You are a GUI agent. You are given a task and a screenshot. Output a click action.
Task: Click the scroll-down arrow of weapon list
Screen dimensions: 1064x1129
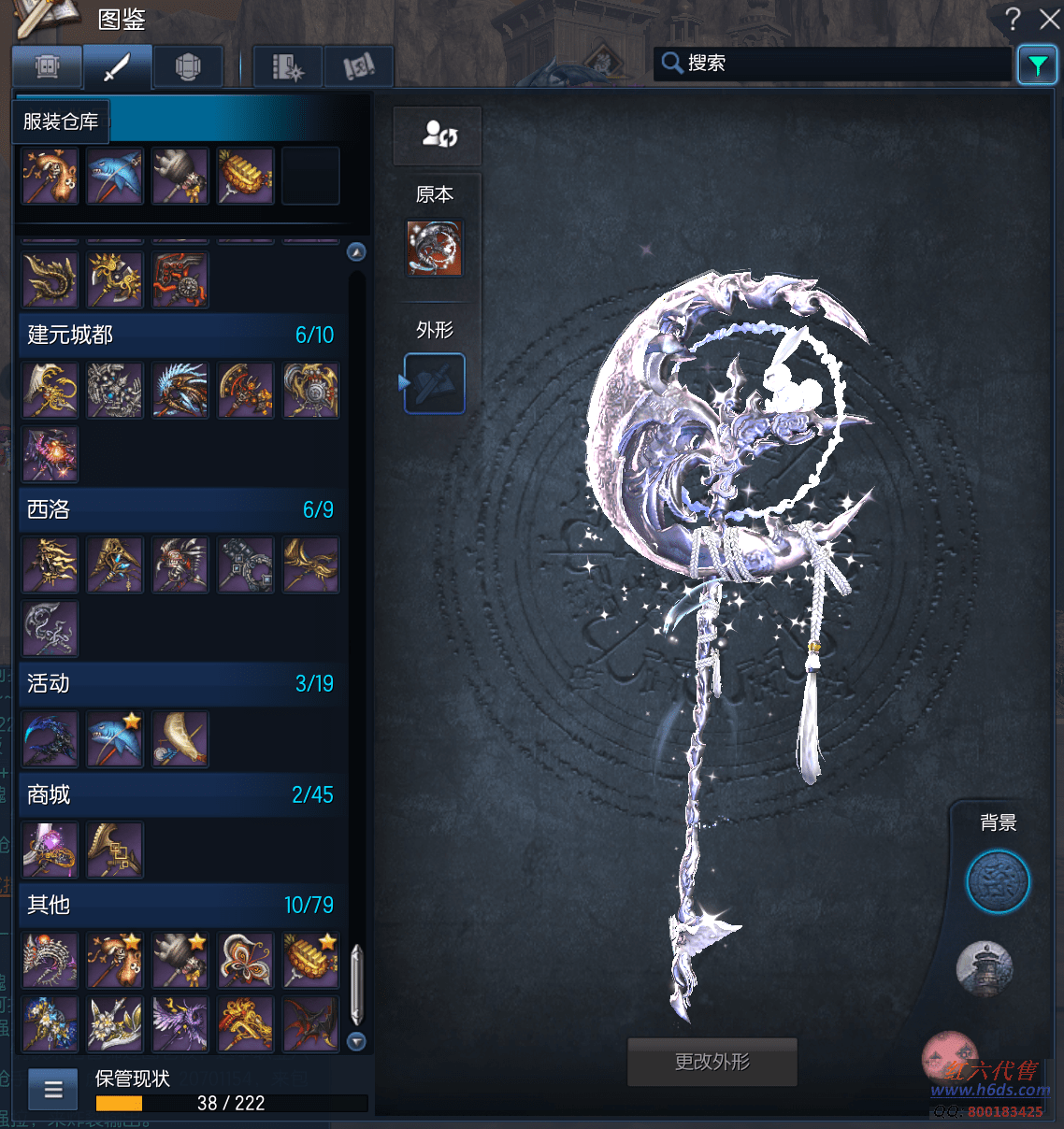[356, 1041]
